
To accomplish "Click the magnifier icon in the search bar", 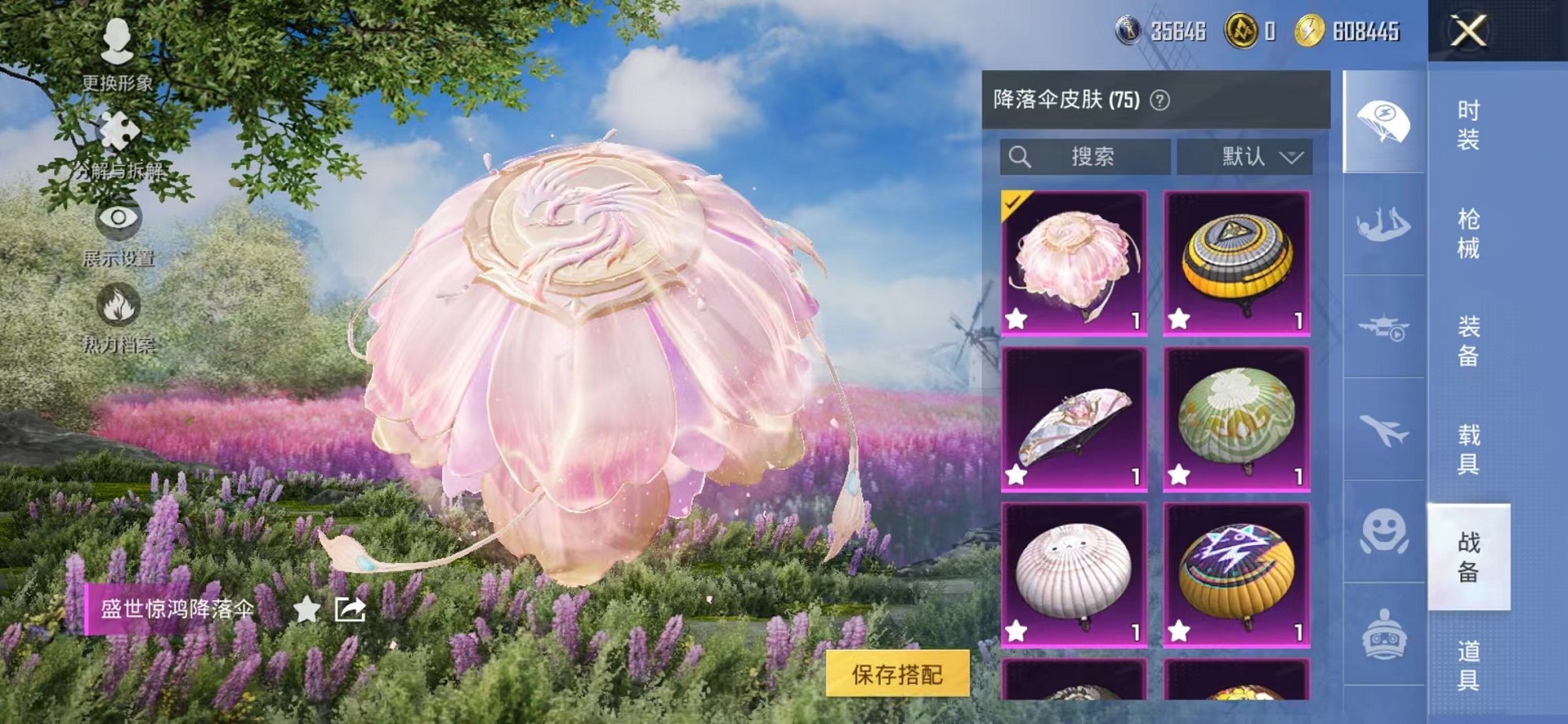I will click(x=1022, y=156).
